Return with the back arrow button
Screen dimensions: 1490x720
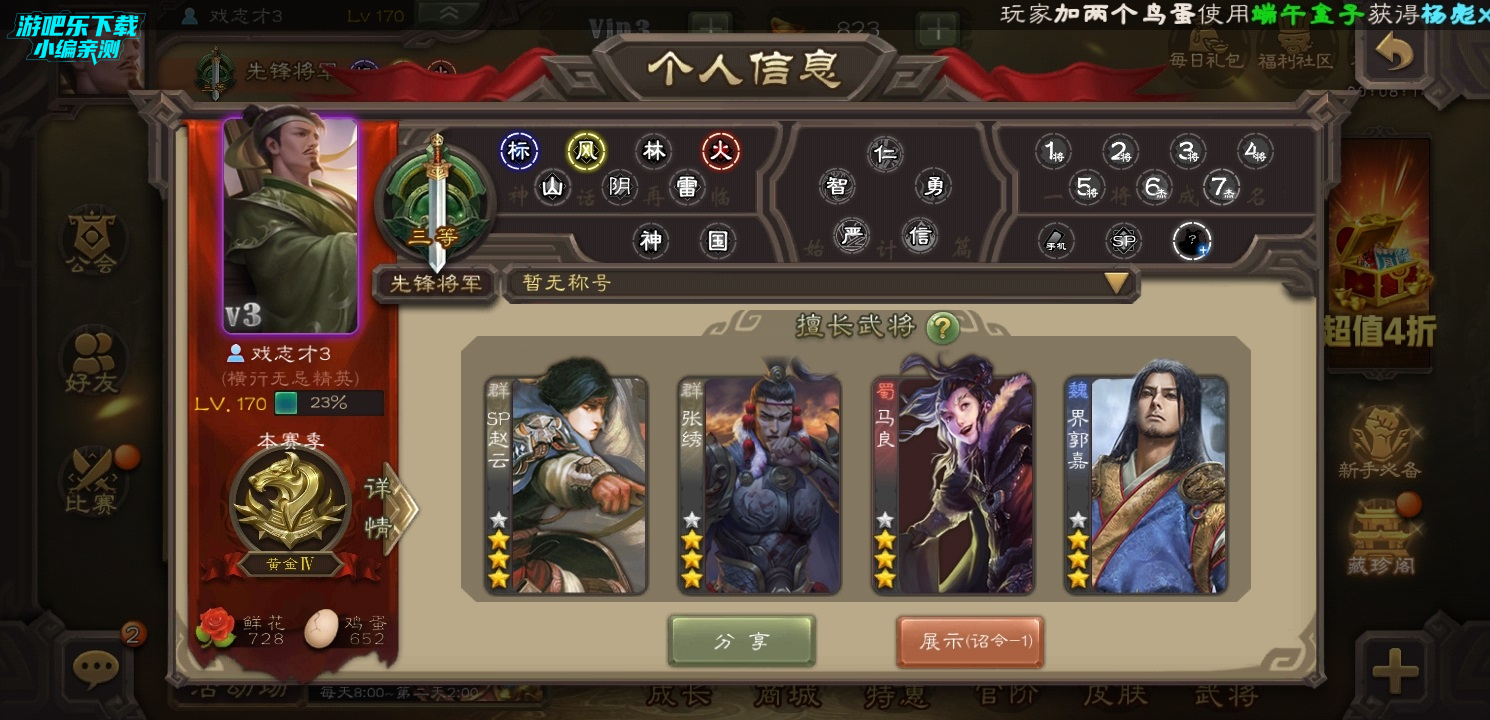pyautogui.click(x=1394, y=53)
